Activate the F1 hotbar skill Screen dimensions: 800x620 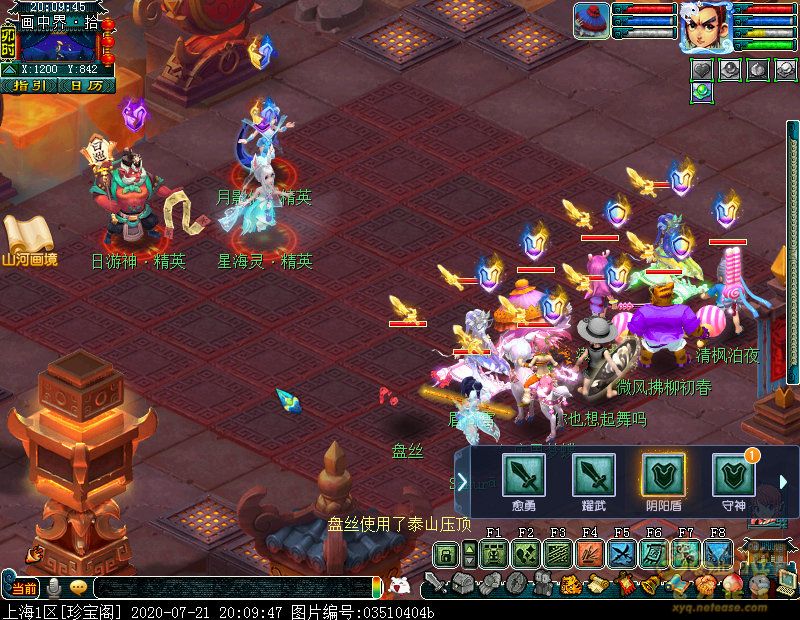494,554
